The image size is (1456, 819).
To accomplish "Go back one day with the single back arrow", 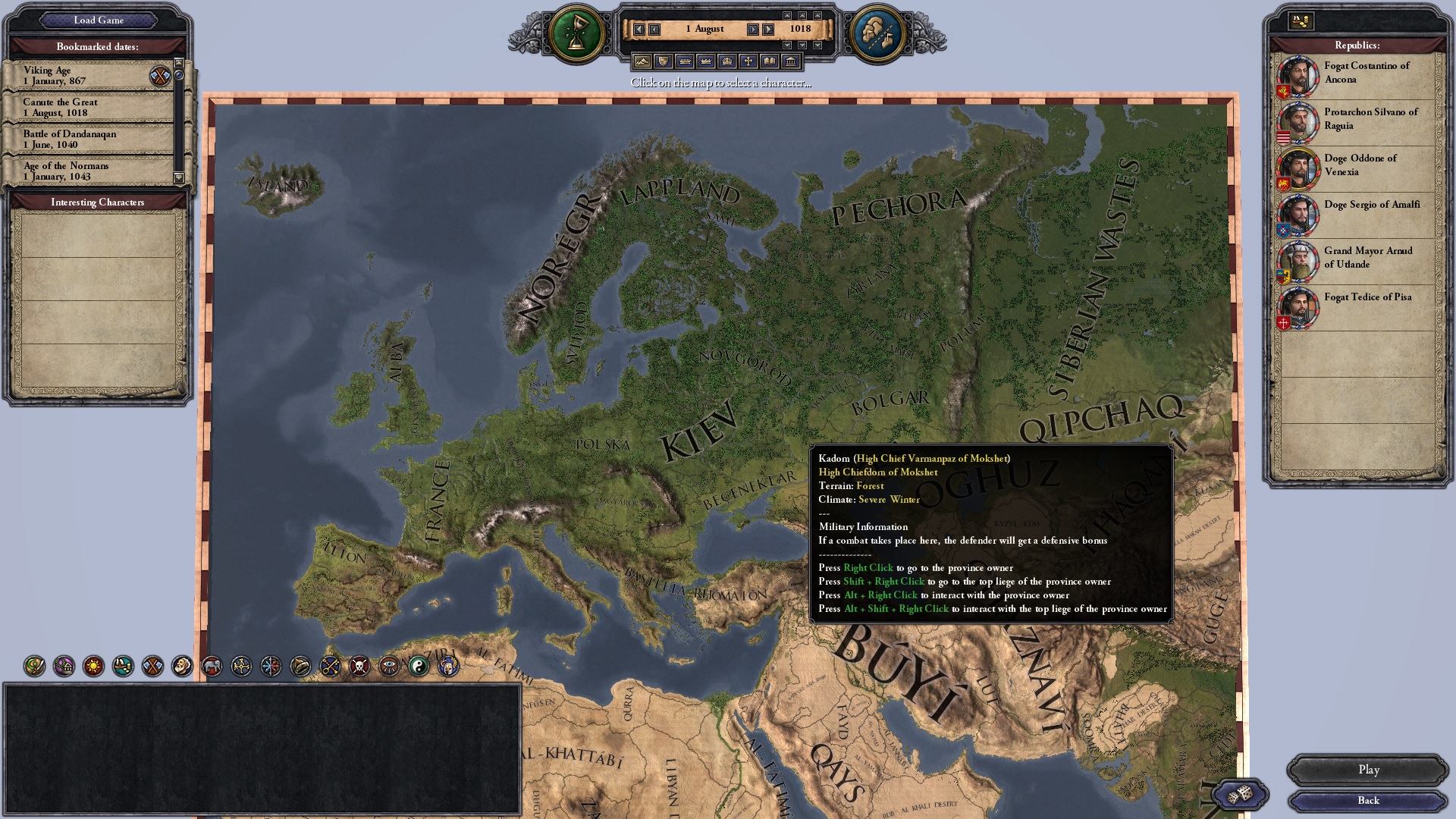I will click(x=654, y=29).
